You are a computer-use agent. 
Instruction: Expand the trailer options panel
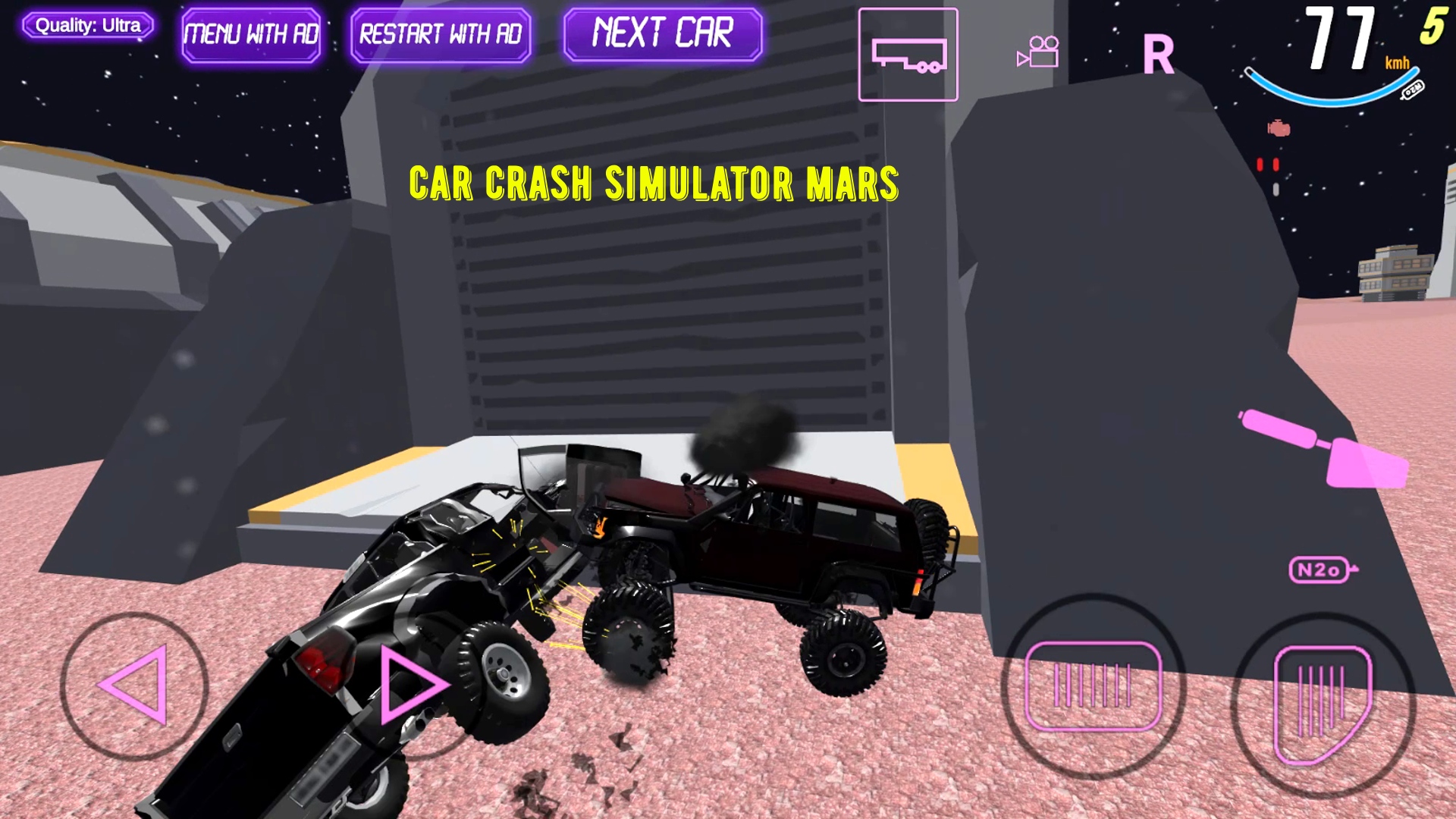908,55
